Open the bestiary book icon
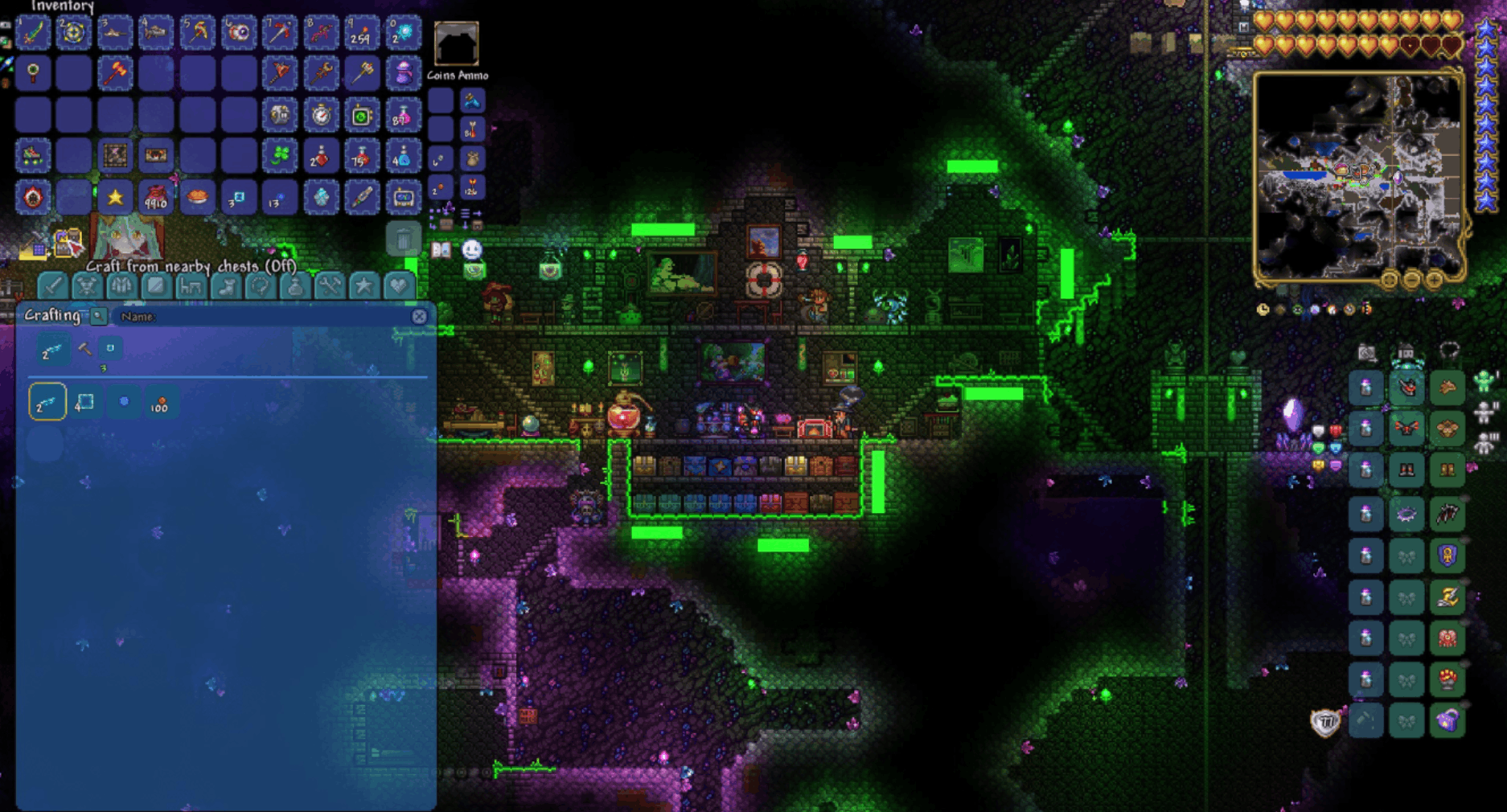Screen dimensions: 1507x812 (441, 249)
